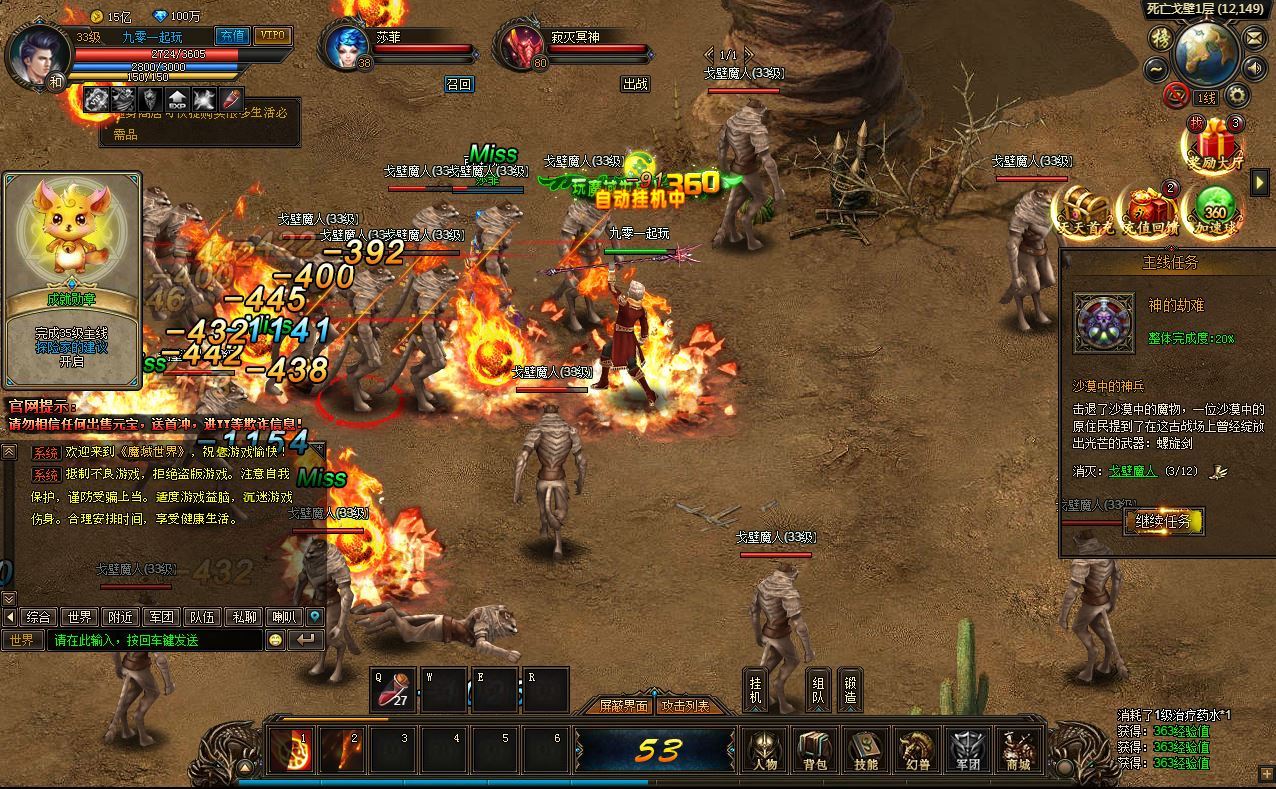Open the mail envelope icon

pyautogui.click(x=1254, y=38)
